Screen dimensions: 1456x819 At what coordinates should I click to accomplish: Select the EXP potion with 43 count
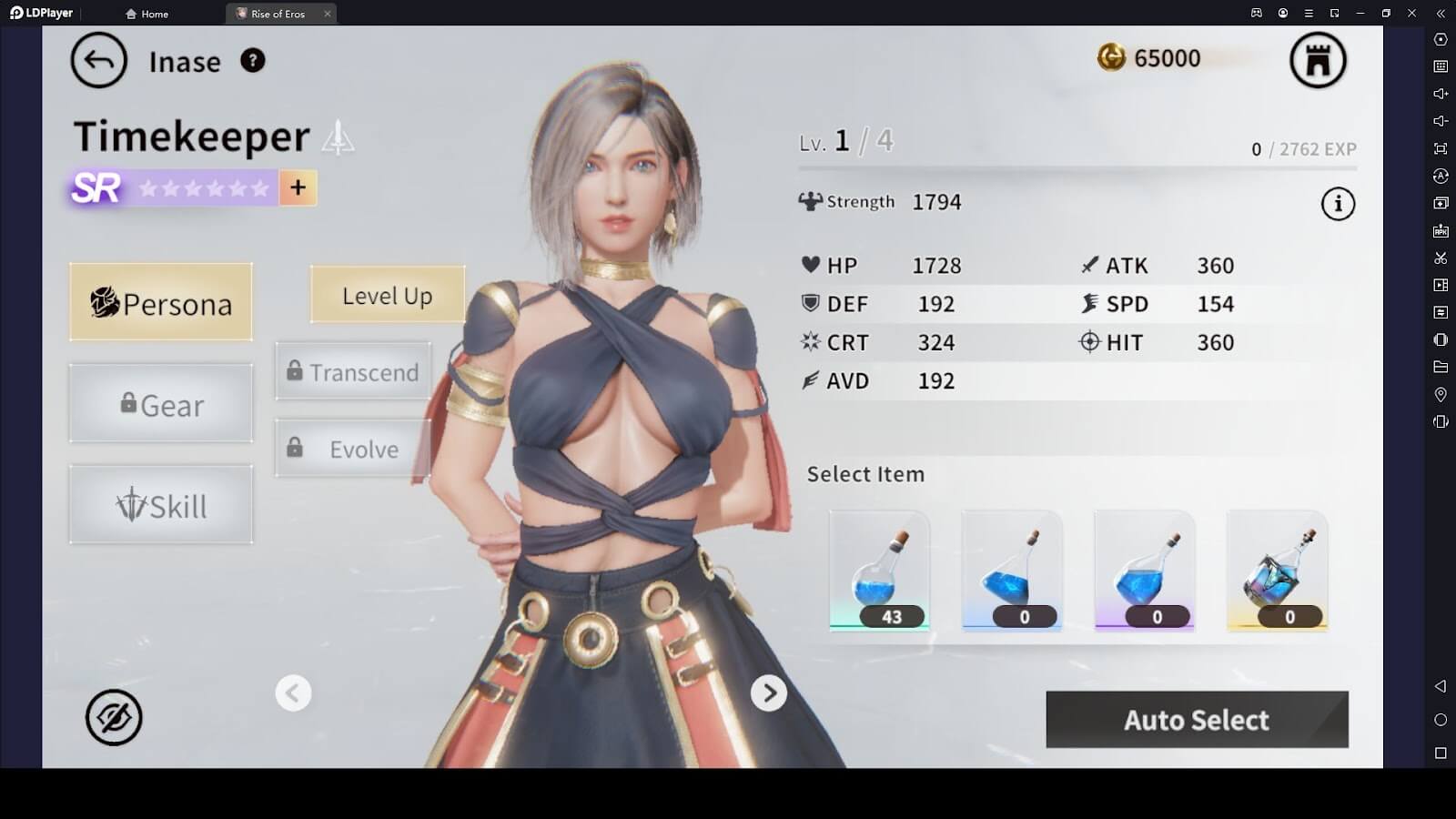tap(880, 571)
